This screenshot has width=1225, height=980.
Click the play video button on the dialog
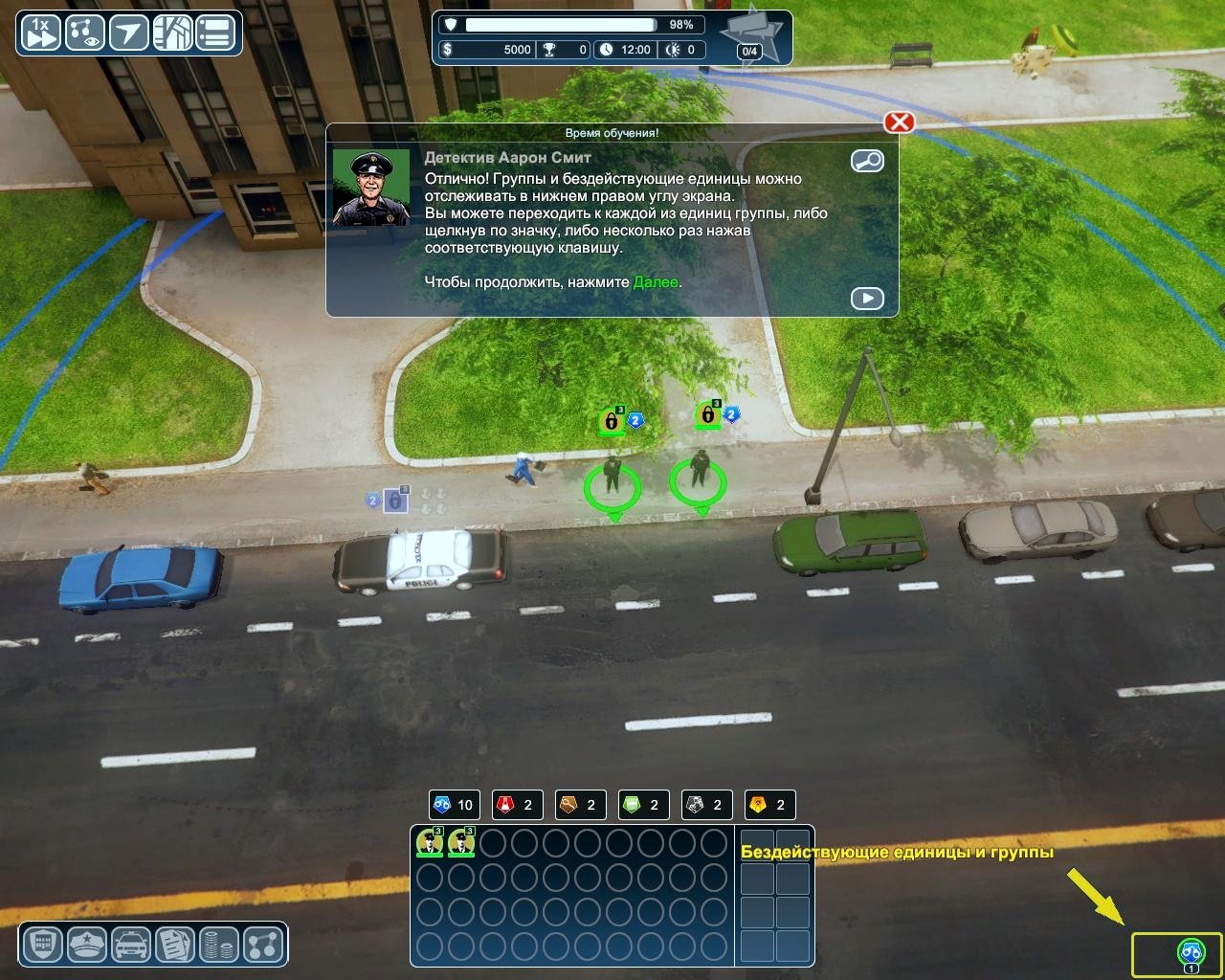coord(867,298)
